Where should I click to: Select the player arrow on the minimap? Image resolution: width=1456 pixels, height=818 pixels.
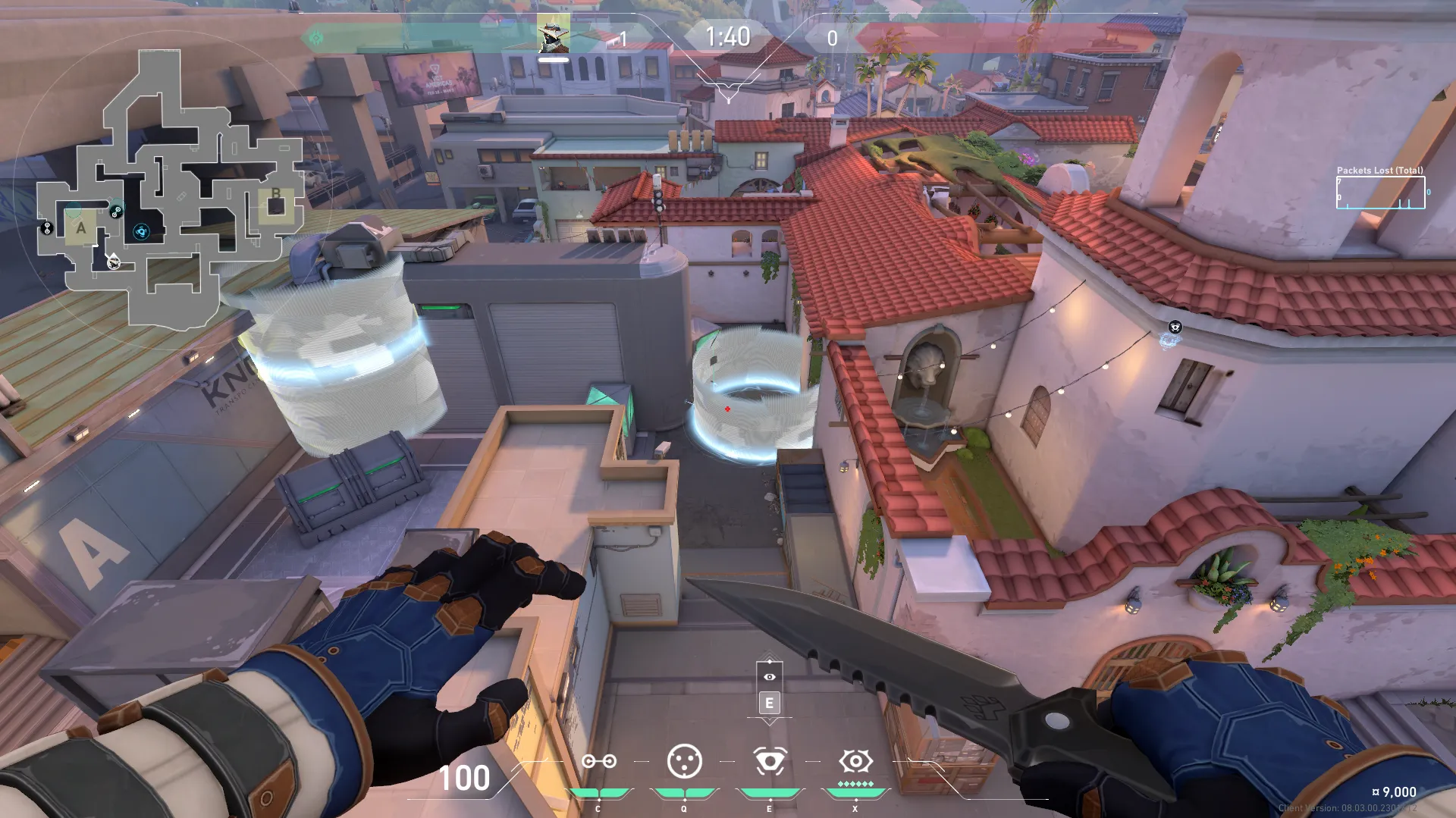pos(113,262)
